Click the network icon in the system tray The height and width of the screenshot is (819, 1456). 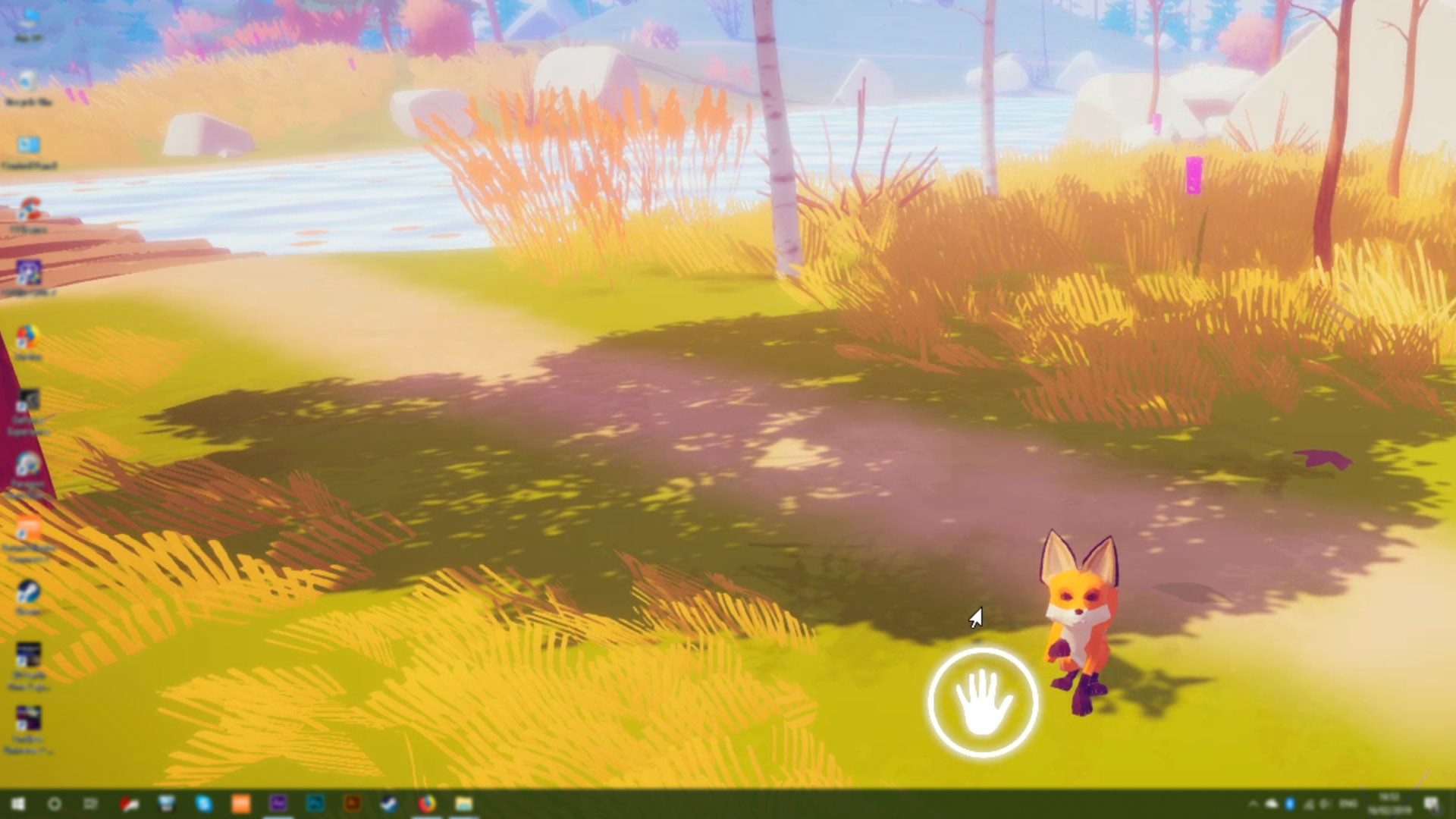pyautogui.click(x=1309, y=805)
